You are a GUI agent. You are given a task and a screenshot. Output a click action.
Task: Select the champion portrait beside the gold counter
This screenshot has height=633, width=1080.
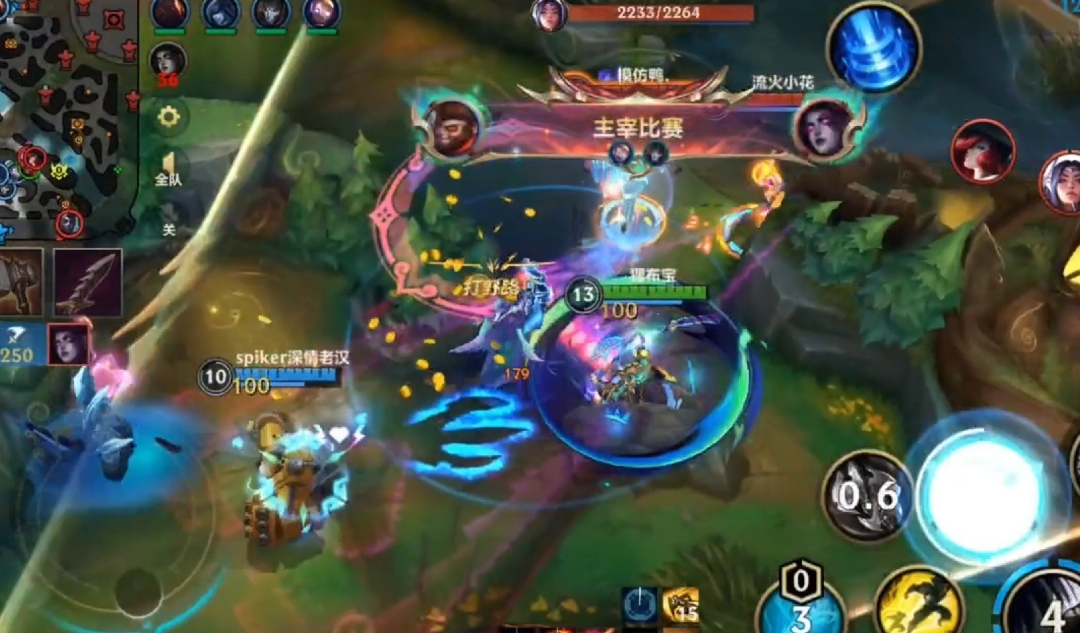[x=69, y=344]
